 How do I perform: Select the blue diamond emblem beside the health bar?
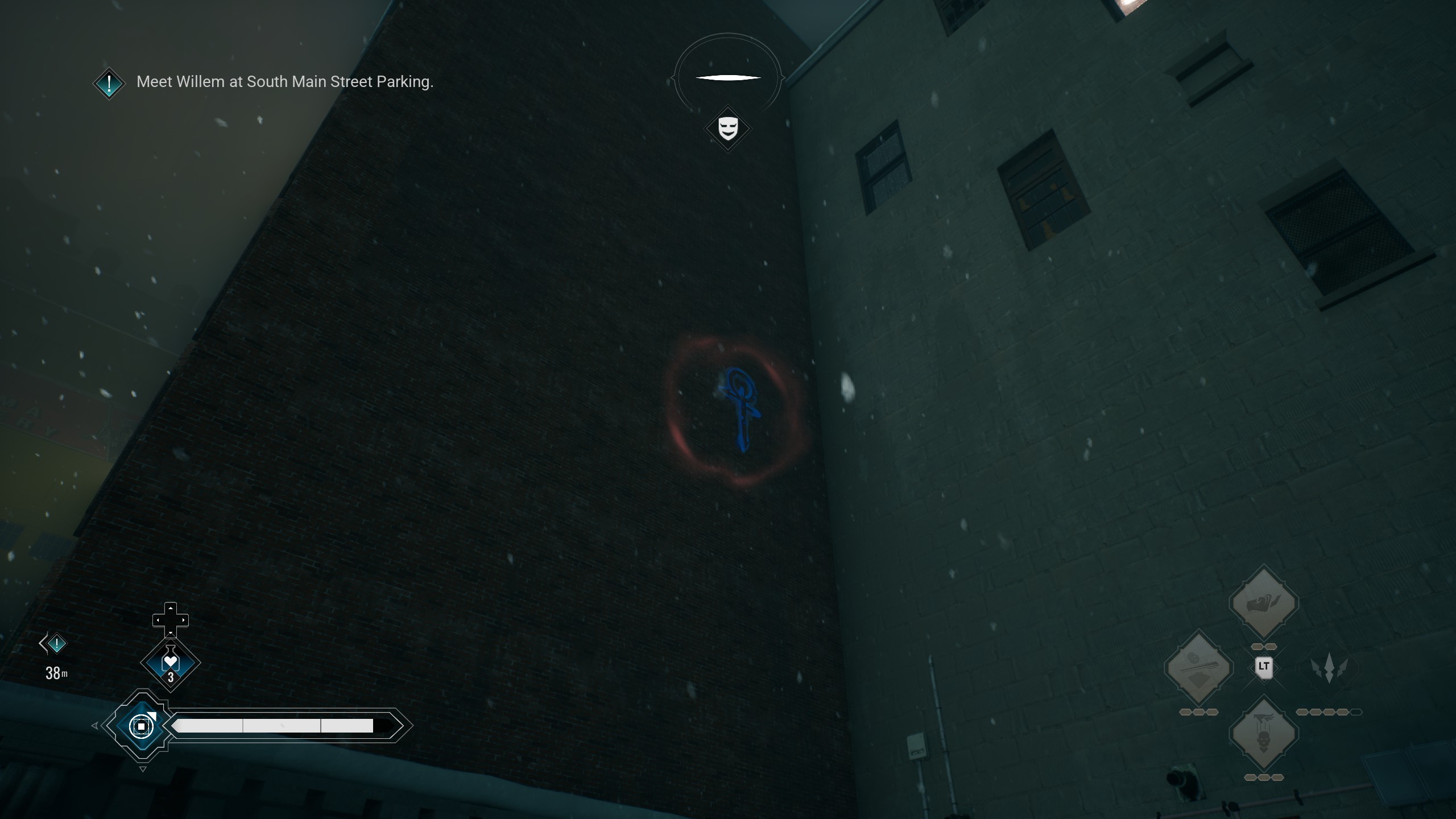(141, 726)
